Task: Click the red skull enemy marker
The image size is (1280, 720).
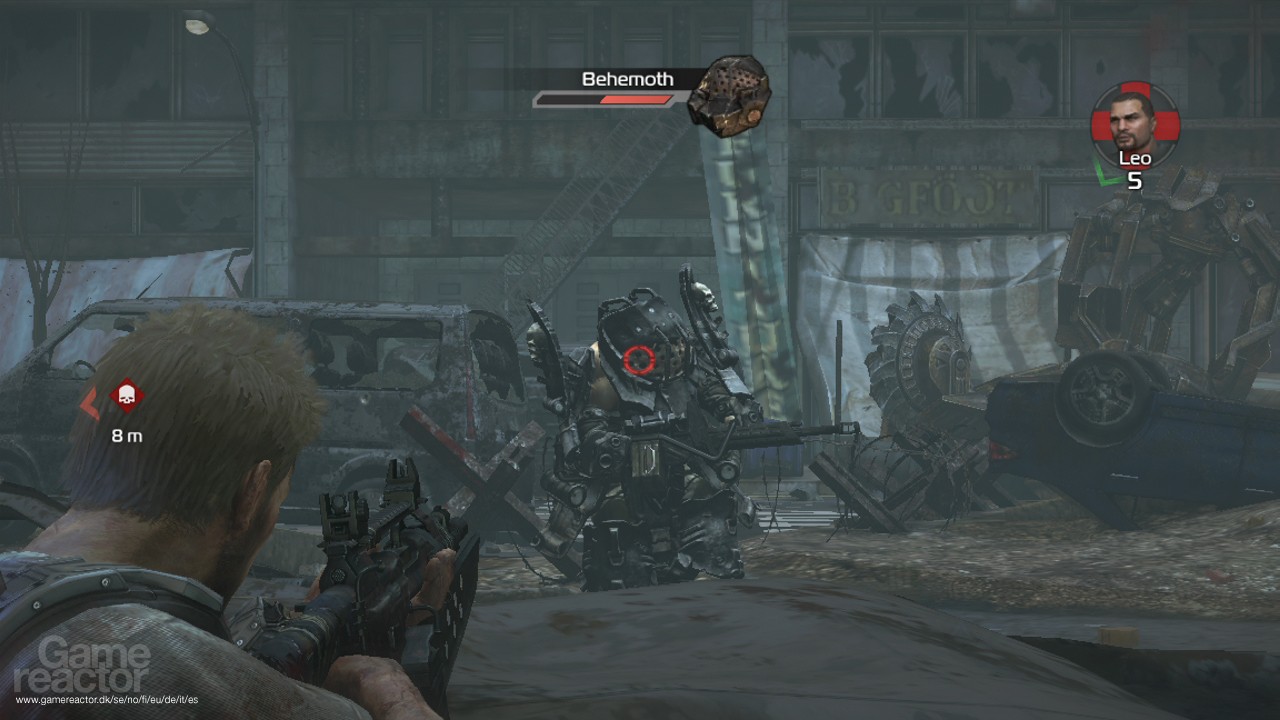Action: (127, 397)
